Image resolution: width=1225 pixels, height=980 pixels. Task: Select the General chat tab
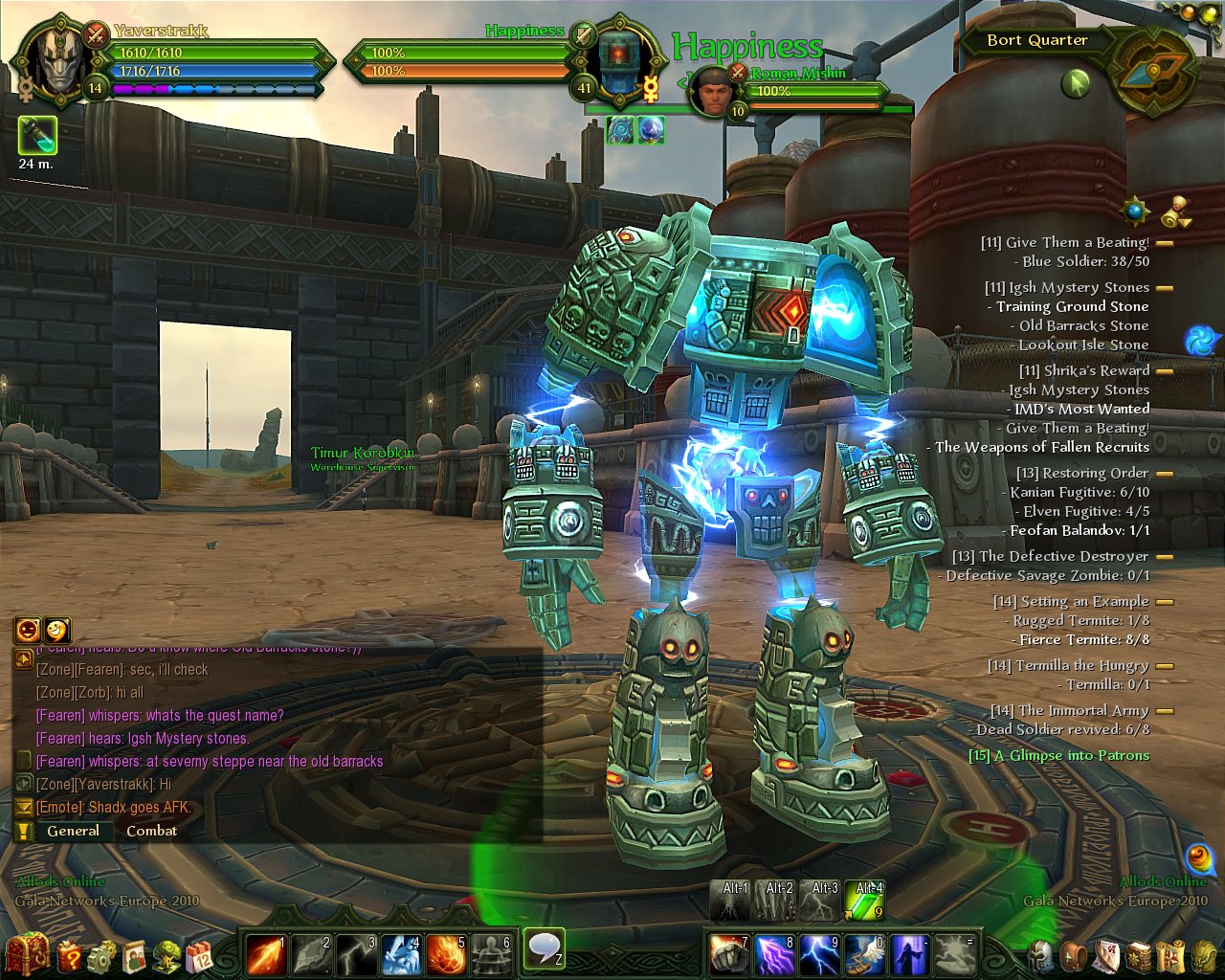coord(73,831)
